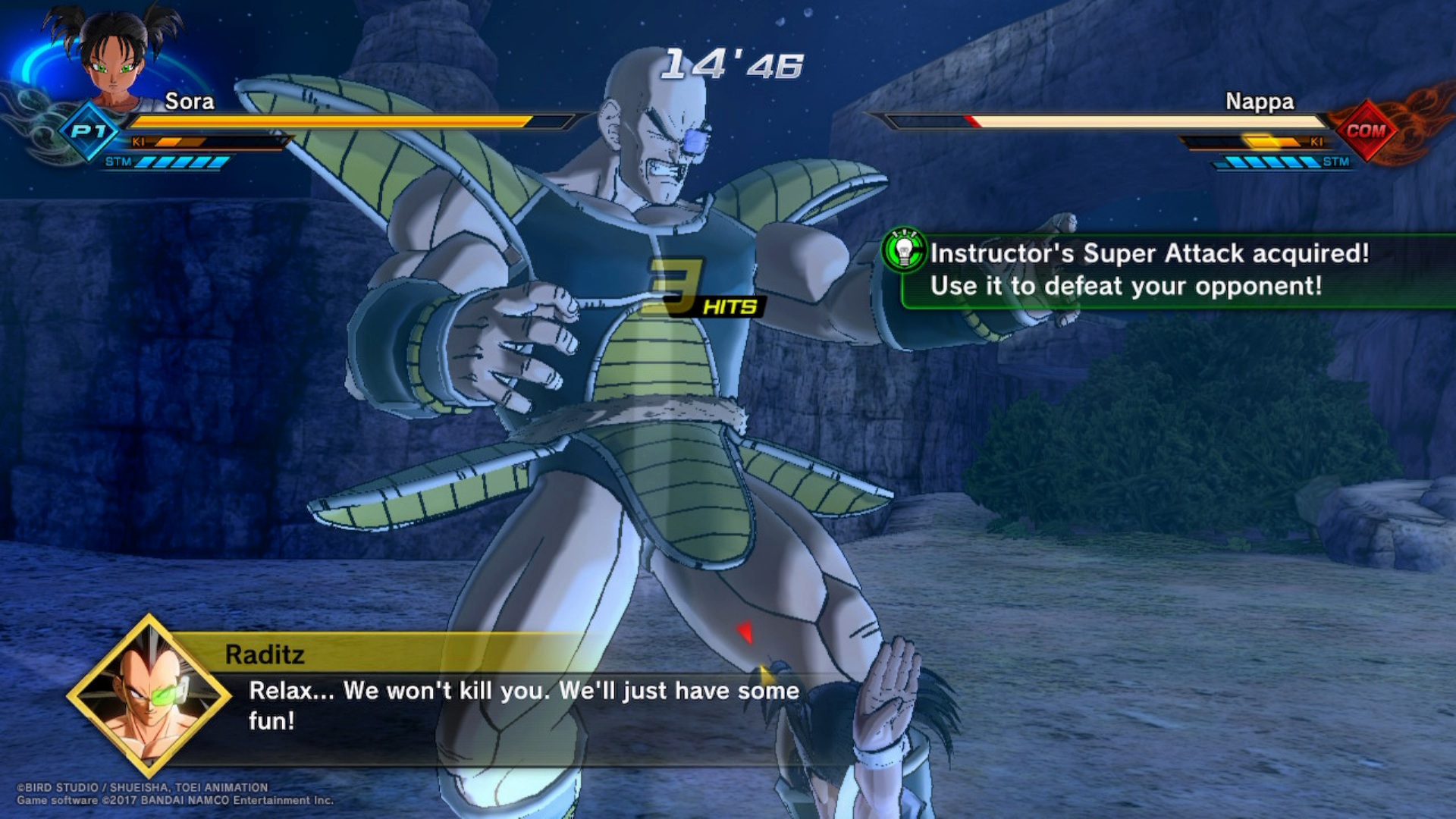Select the blue P1 badge
1456x819 pixels.
point(89,131)
